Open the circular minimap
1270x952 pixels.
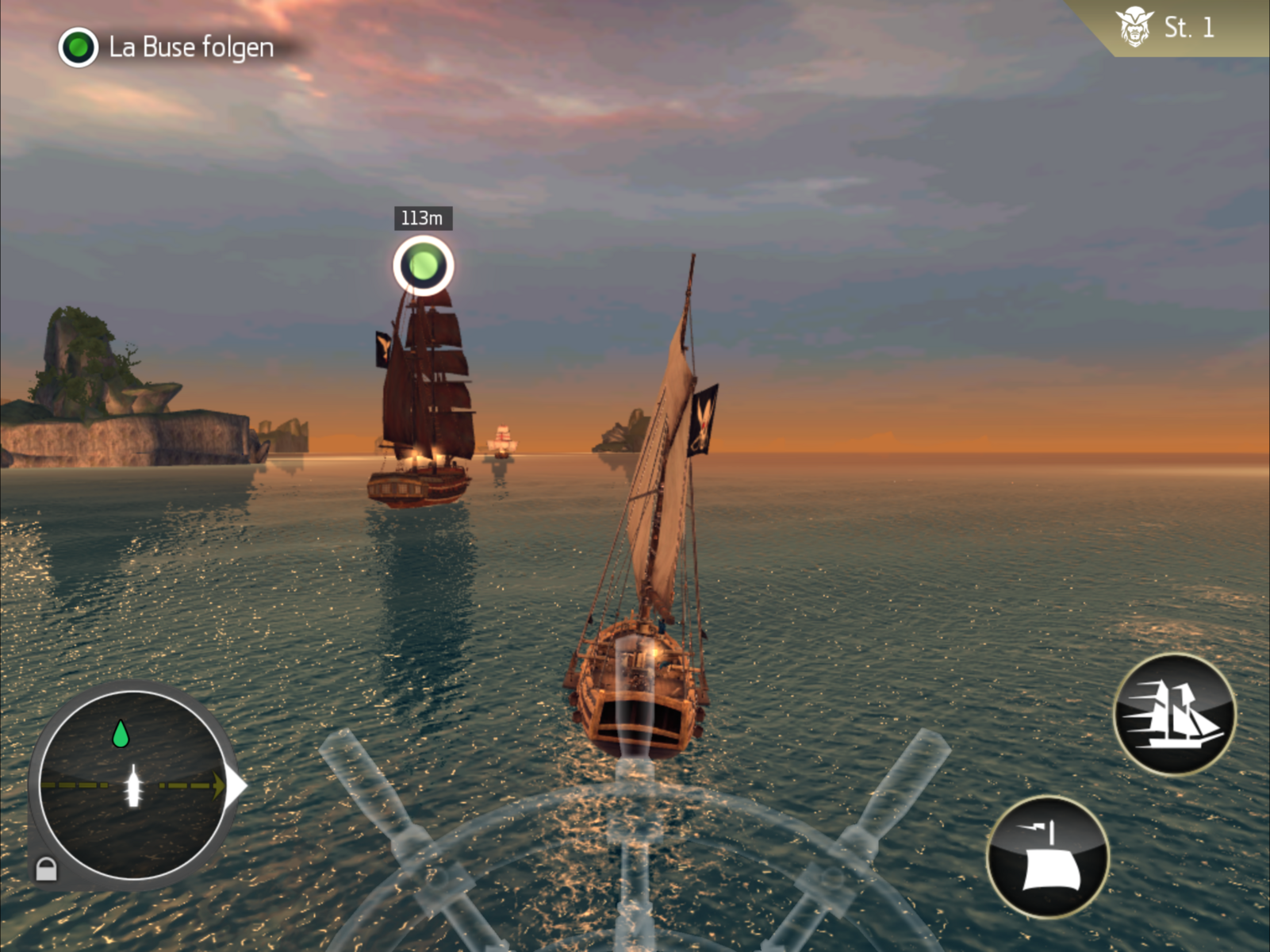pos(132,785)
